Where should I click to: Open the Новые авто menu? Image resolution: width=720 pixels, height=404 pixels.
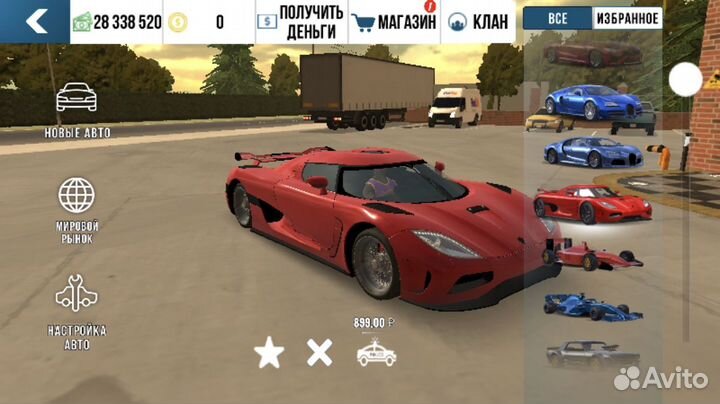(77, 108)
